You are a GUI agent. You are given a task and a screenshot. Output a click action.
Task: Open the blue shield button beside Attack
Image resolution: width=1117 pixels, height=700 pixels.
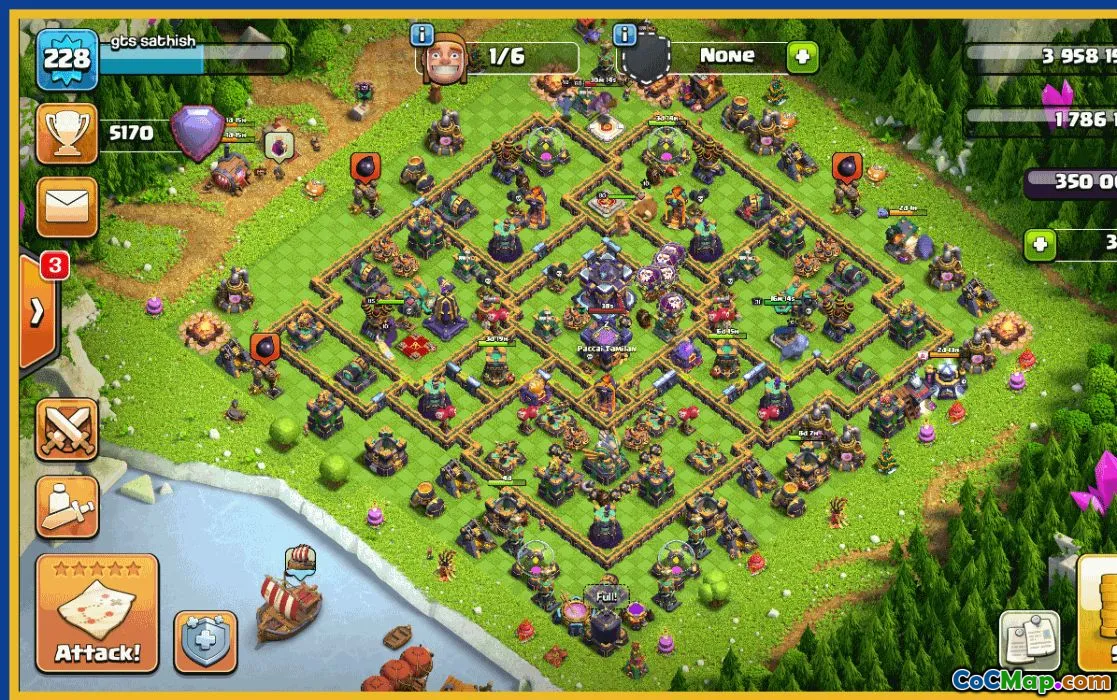[x=205, y=641]
